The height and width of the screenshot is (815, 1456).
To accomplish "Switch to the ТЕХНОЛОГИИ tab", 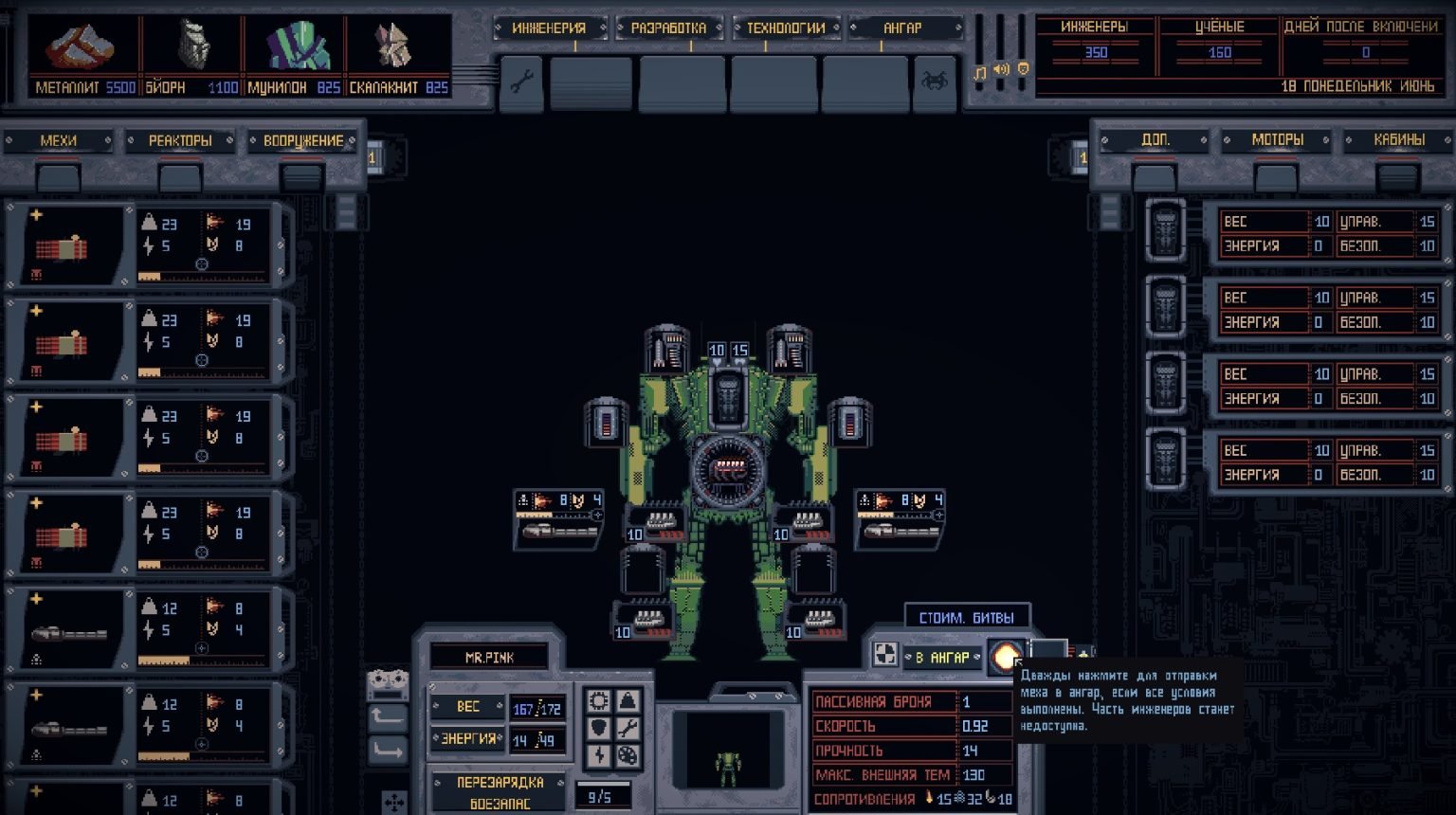I will click(x=786, y=27).
